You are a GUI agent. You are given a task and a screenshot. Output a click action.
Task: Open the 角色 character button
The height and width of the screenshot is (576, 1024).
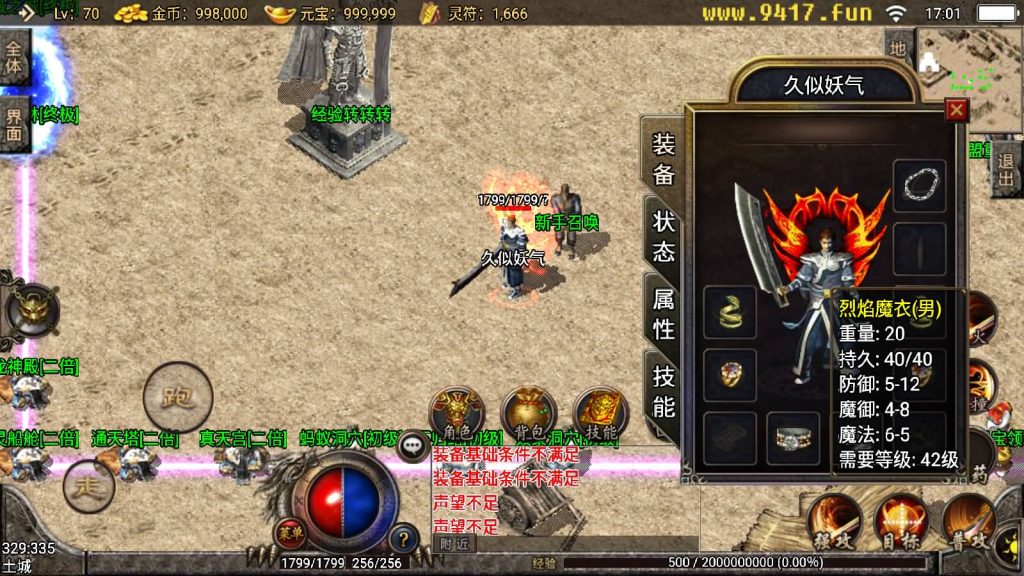click(x=457, y=414)
